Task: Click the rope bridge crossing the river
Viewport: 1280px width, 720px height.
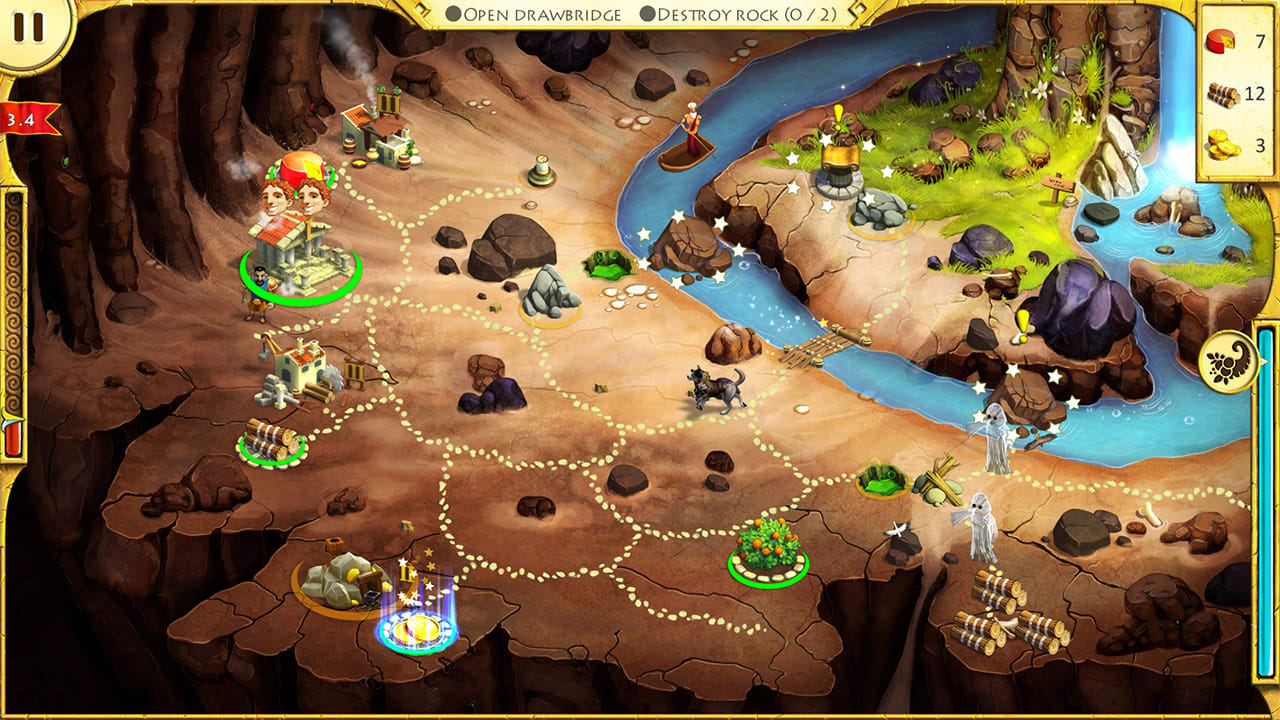Action: pyautogui.click(x=827, y=347)
